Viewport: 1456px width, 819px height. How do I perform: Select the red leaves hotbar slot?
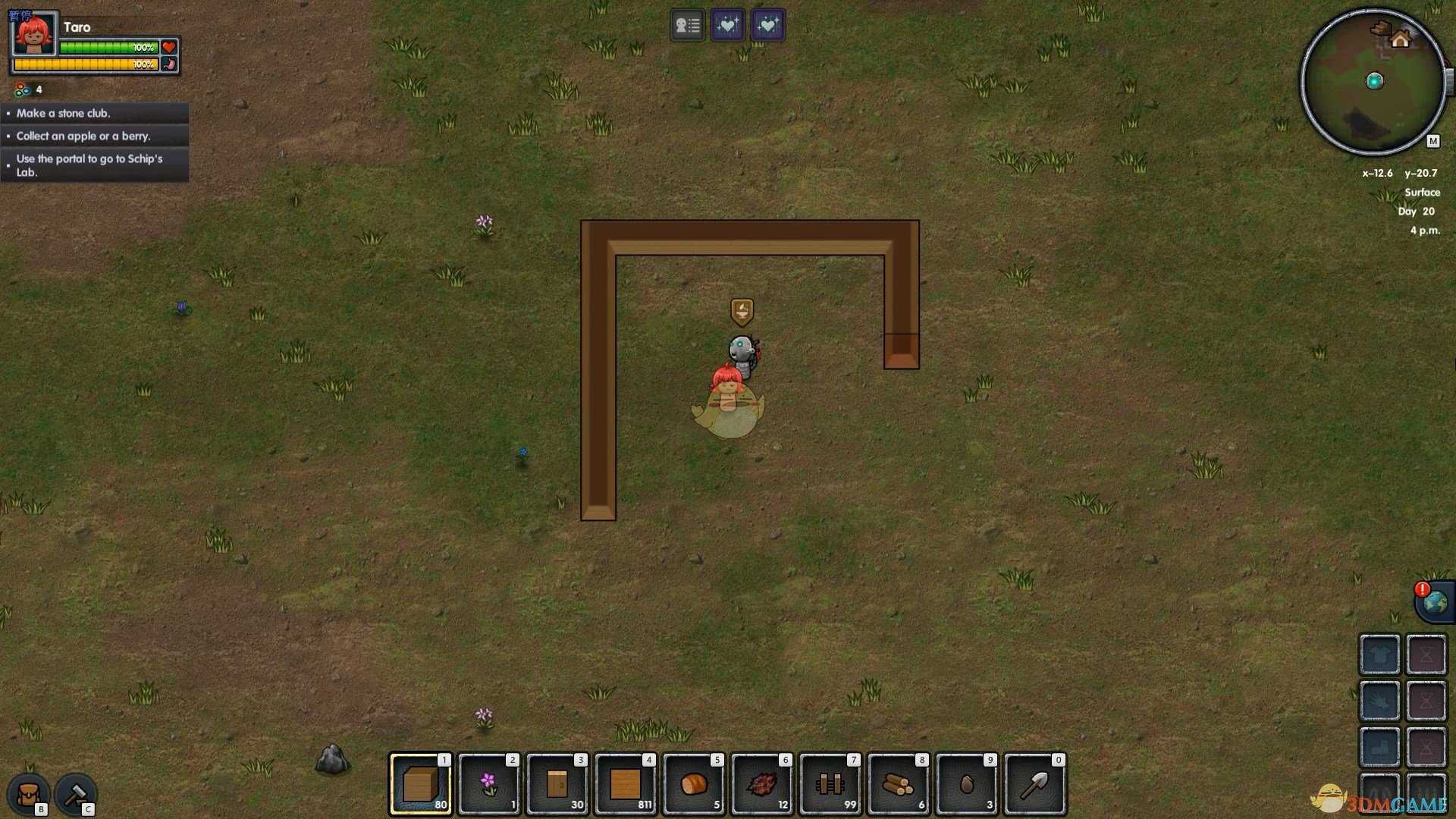(x=762, y=784)
